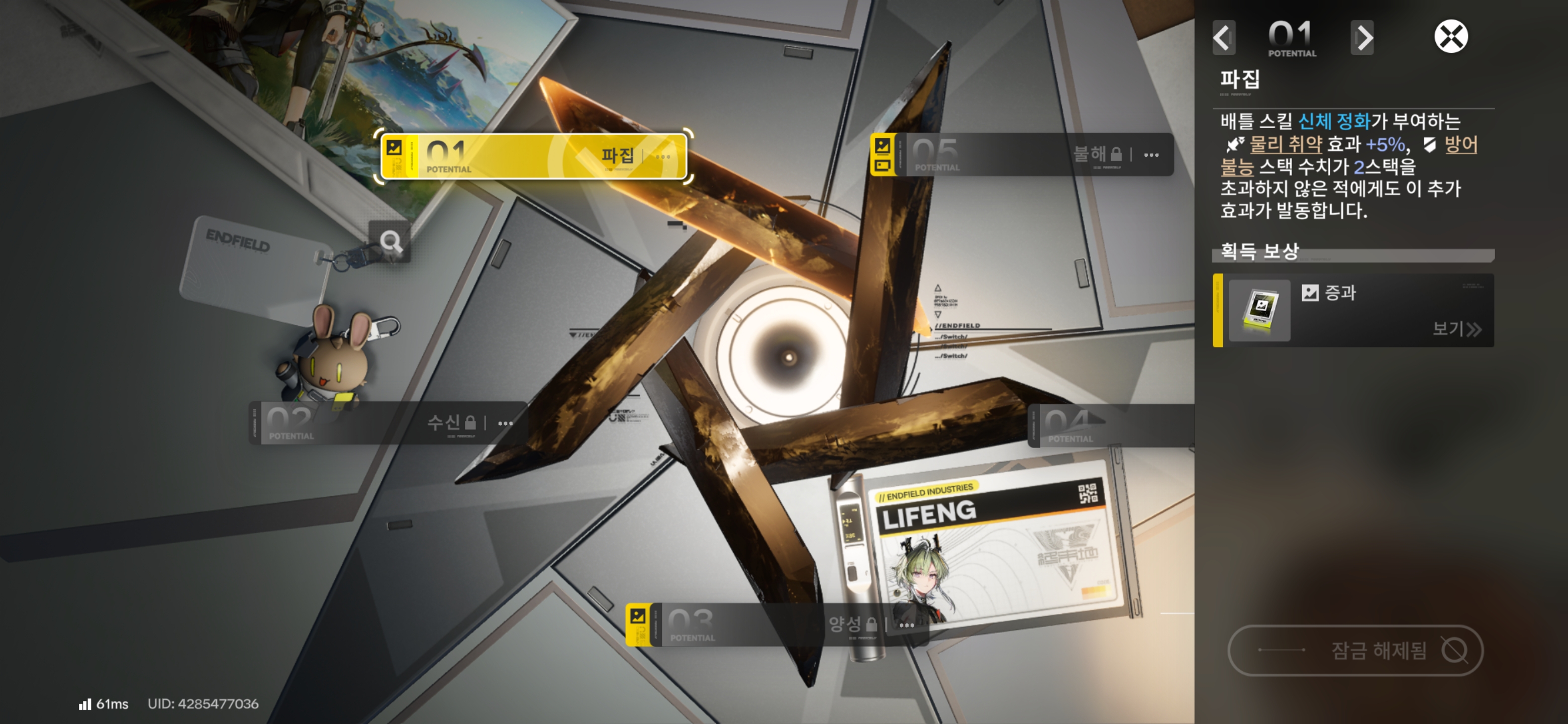Open the 물리 취약 keyword link
Viewport: 1568px width, 724px height.
[x=1285, y=145]
